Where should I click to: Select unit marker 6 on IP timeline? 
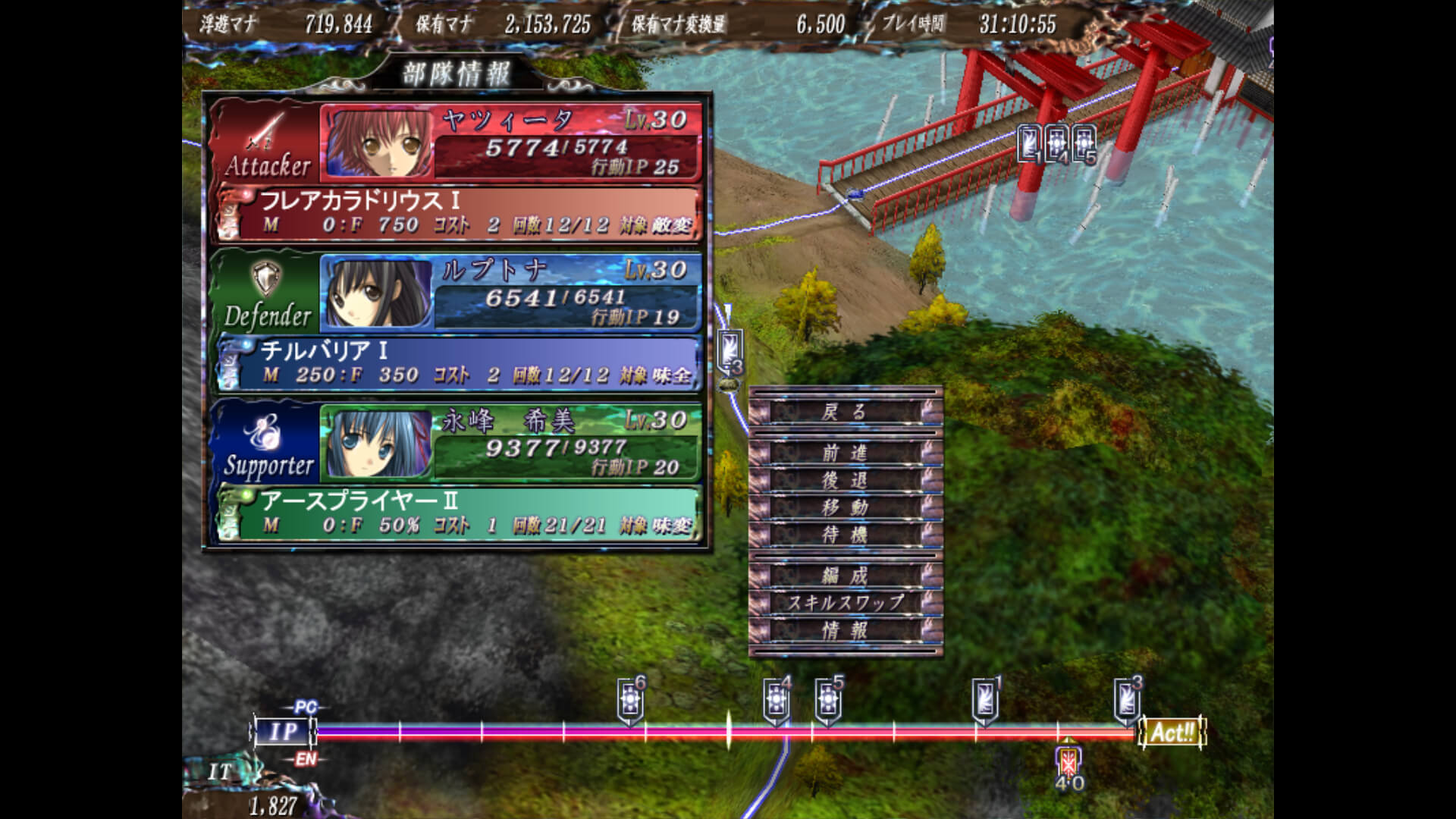[x=630, y=700]
